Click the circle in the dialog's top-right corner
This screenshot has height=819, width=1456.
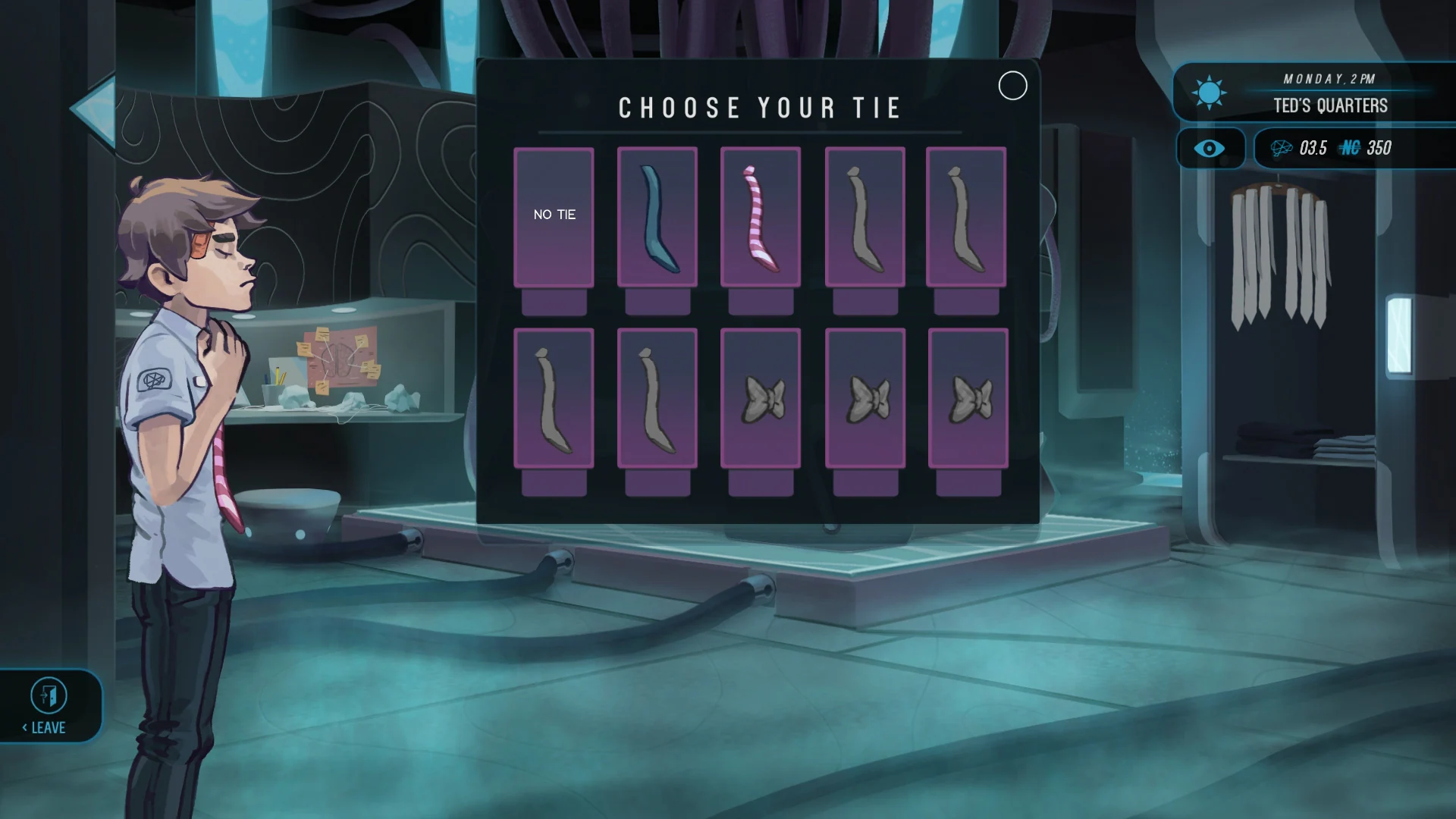[1012, 86]
